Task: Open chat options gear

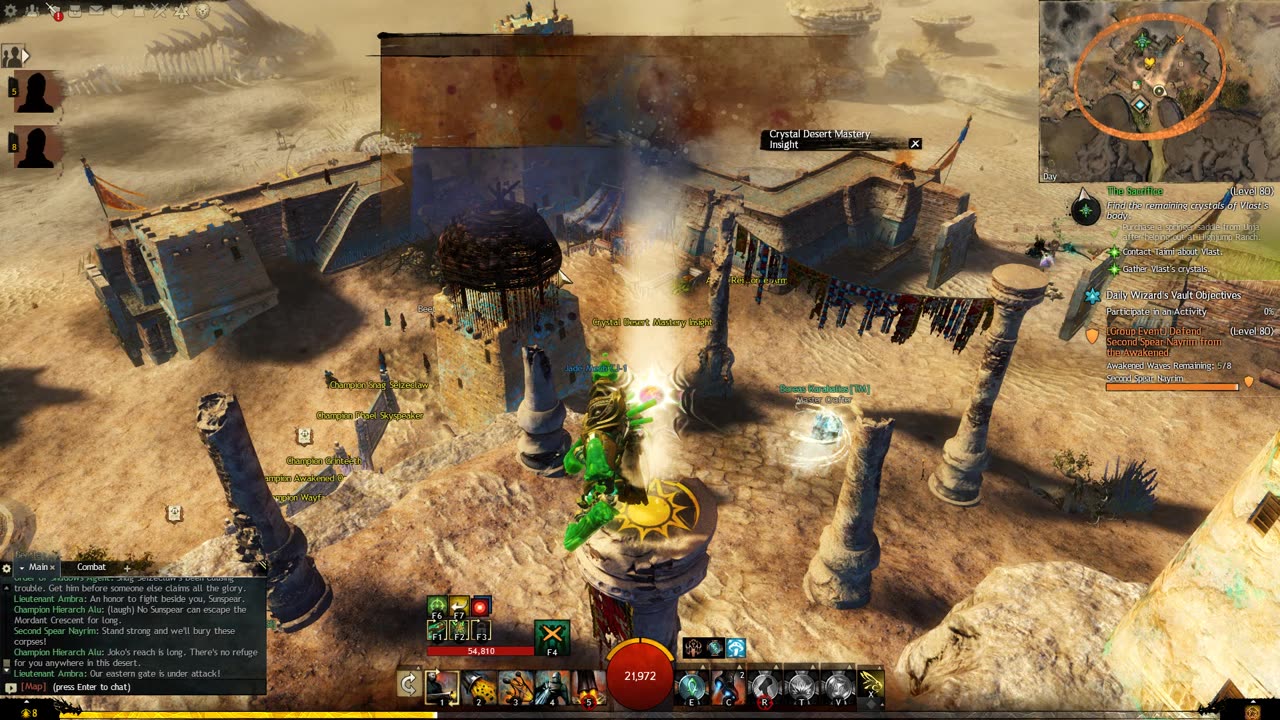Action: [7, 568]
